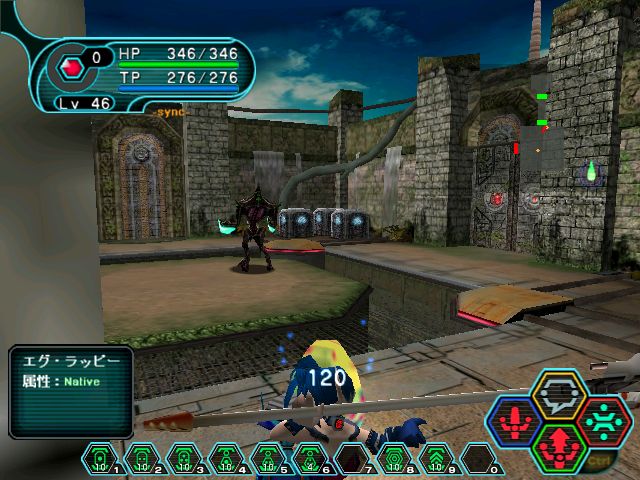Image resolution: width=640 pixels, height=480 pixels.
Task: Activate hotbar slot 6 technique
Action: tap(306, 458)
